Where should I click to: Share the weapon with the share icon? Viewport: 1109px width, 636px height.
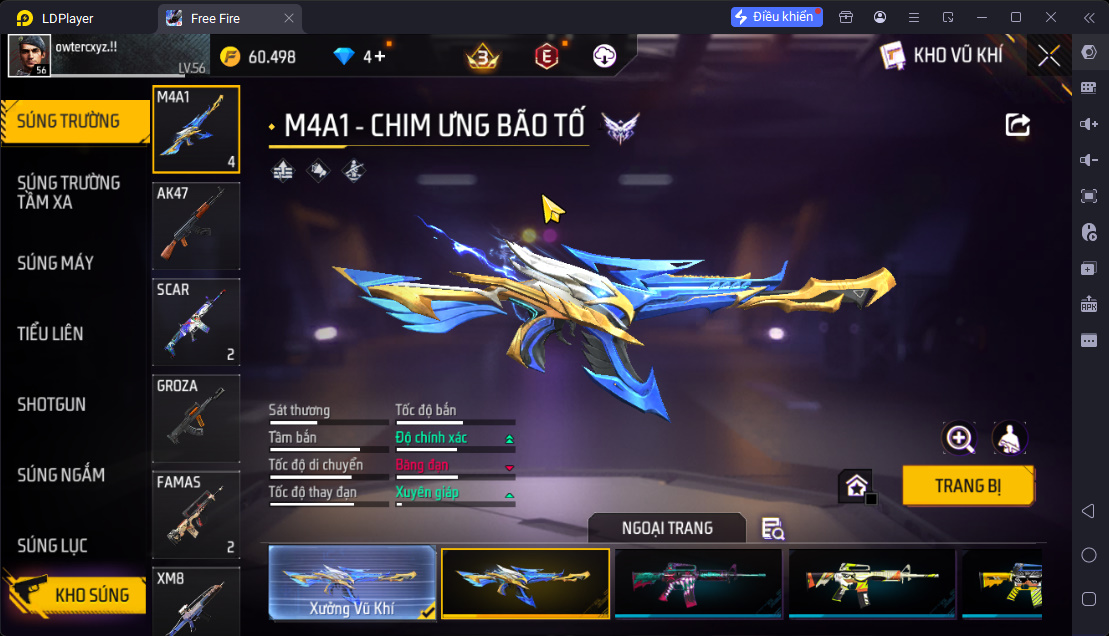click(x=1017, y=124)
